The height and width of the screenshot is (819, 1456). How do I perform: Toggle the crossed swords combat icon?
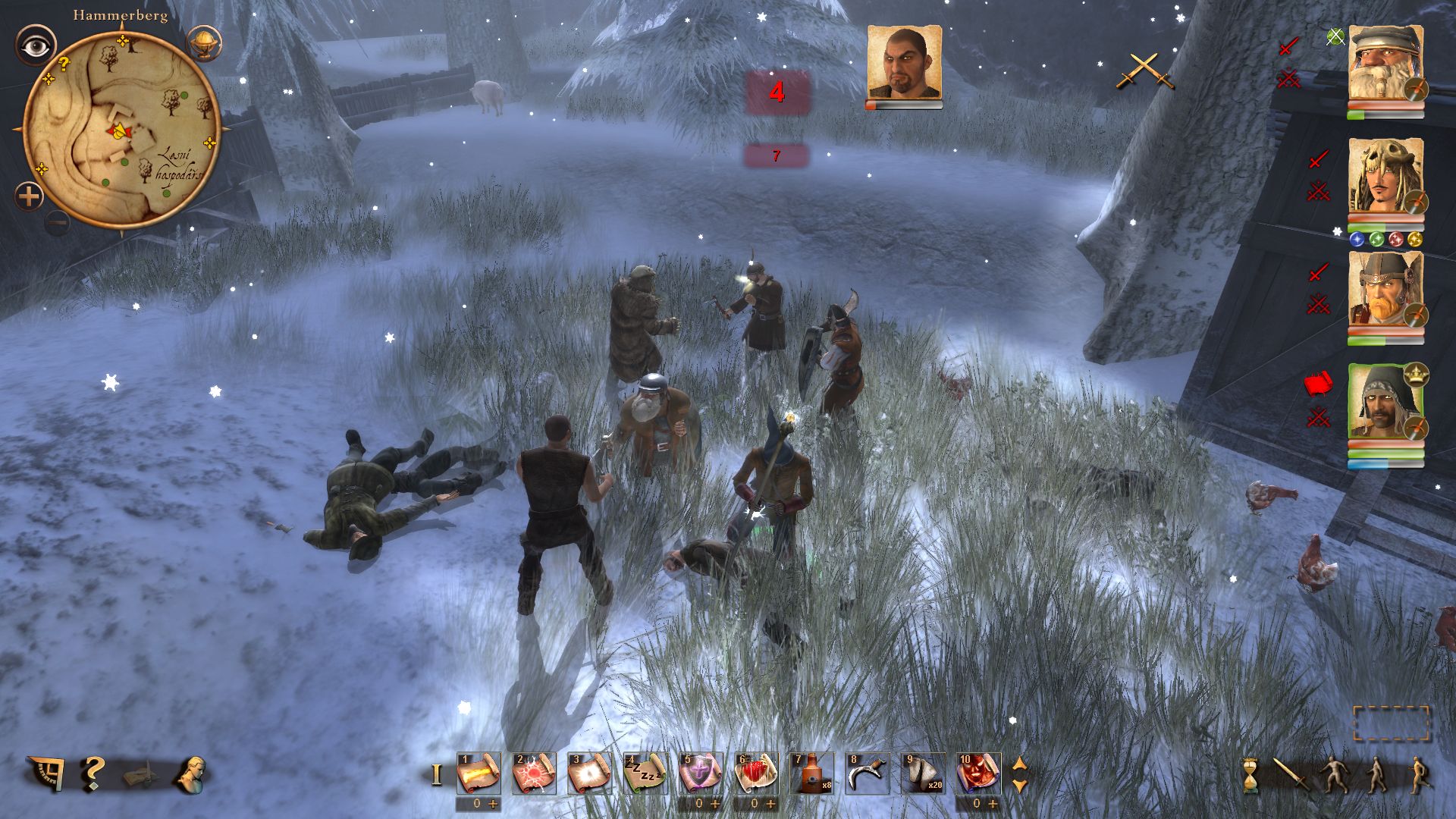click(1144, 71)
